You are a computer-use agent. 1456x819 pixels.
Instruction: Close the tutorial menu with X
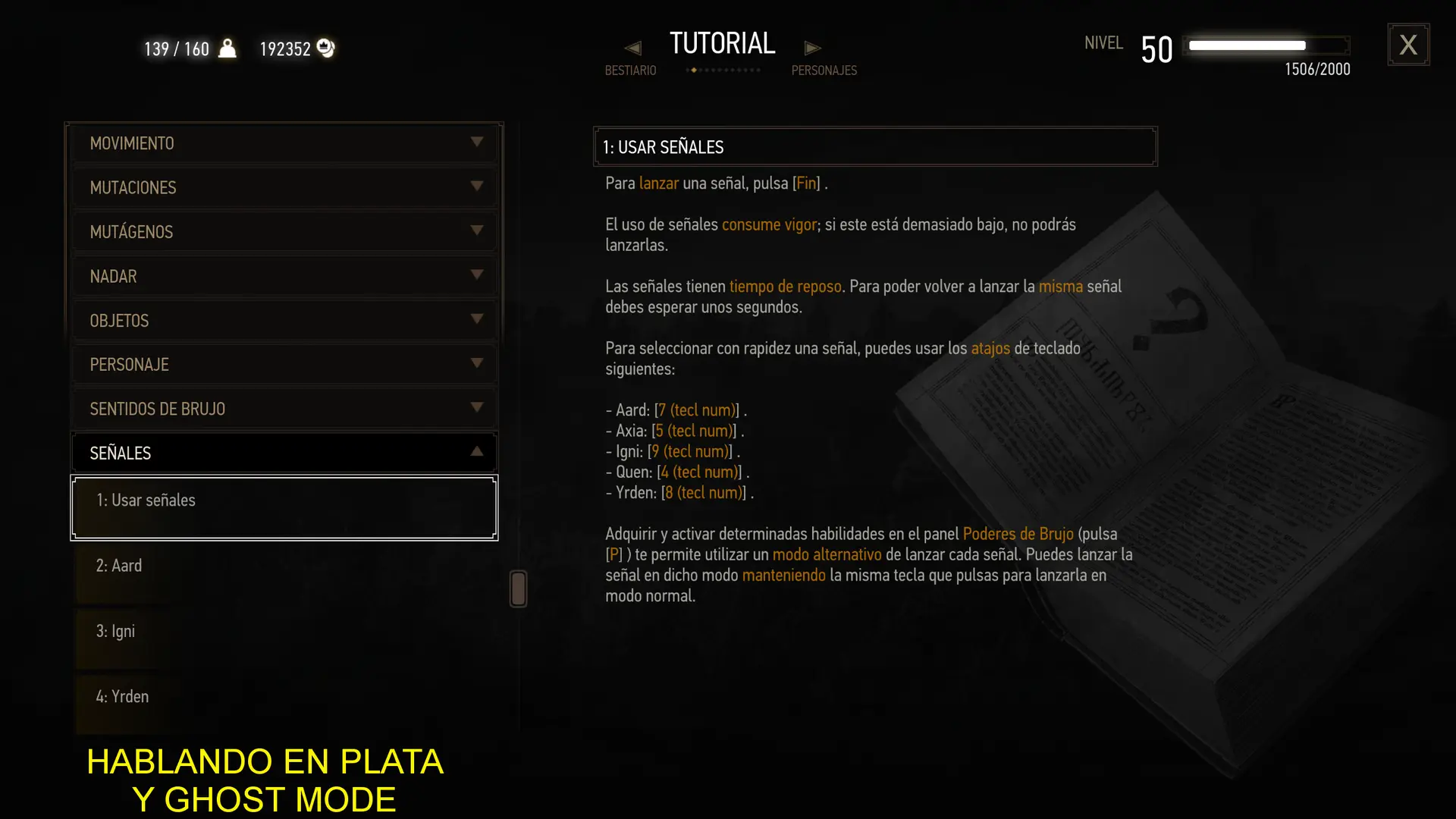1408,45
